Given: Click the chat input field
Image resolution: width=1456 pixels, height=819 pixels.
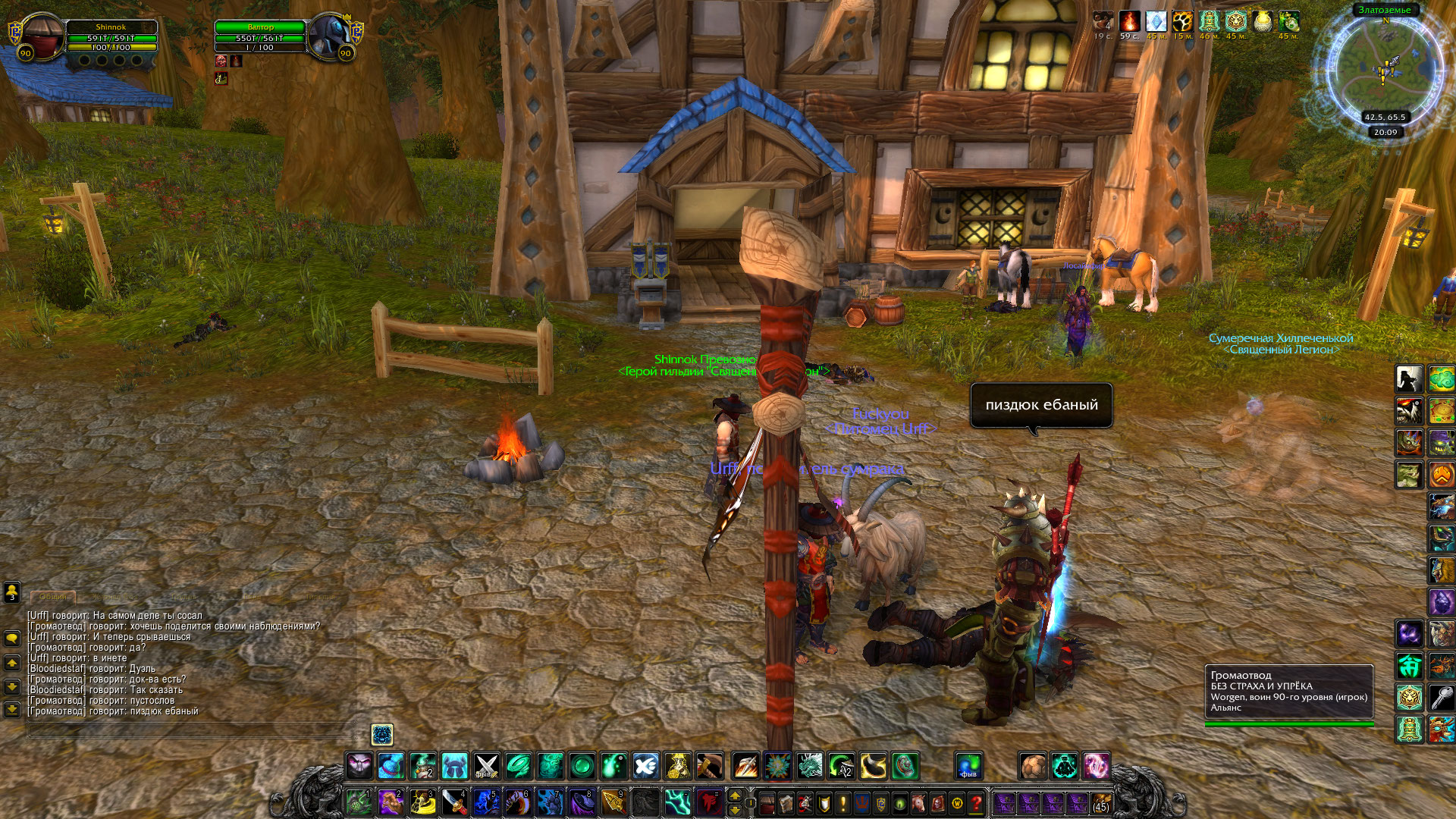Looking at the screenshot, I should coord(190,730).
